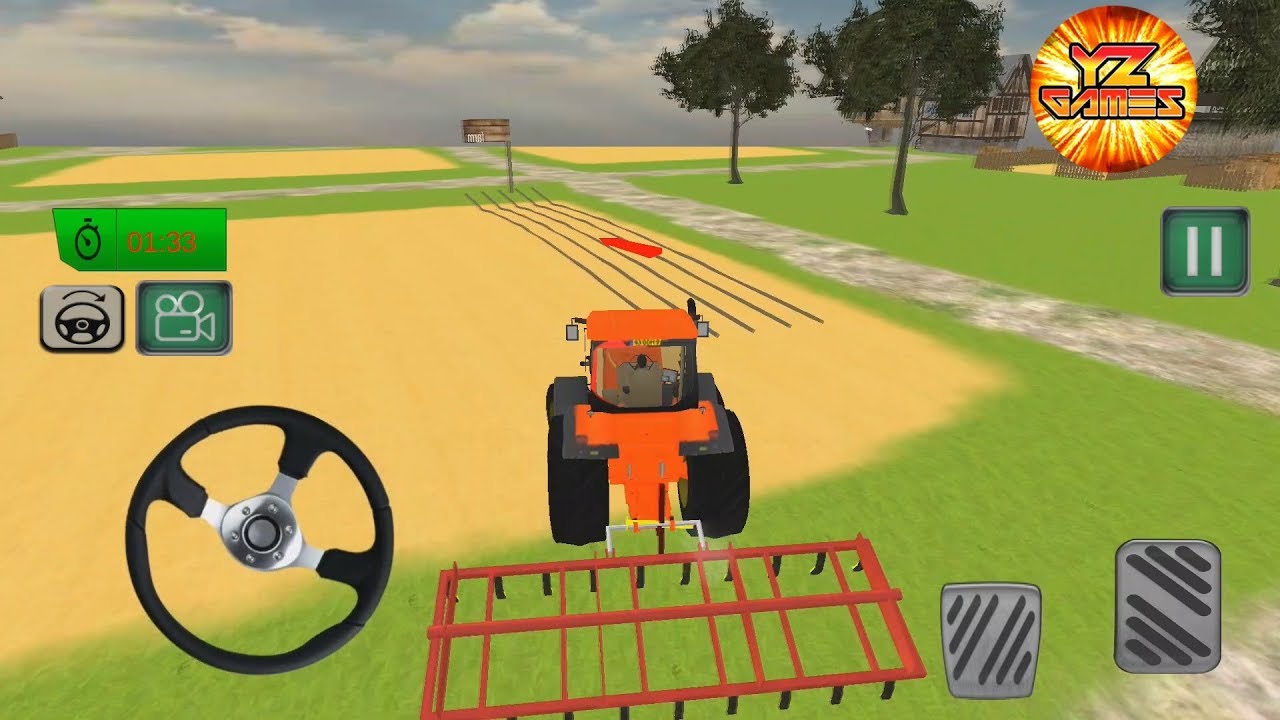Click the wooden signboard in the field
Image resolution: width=1280 pixels, height=720 pixels.
484,131
